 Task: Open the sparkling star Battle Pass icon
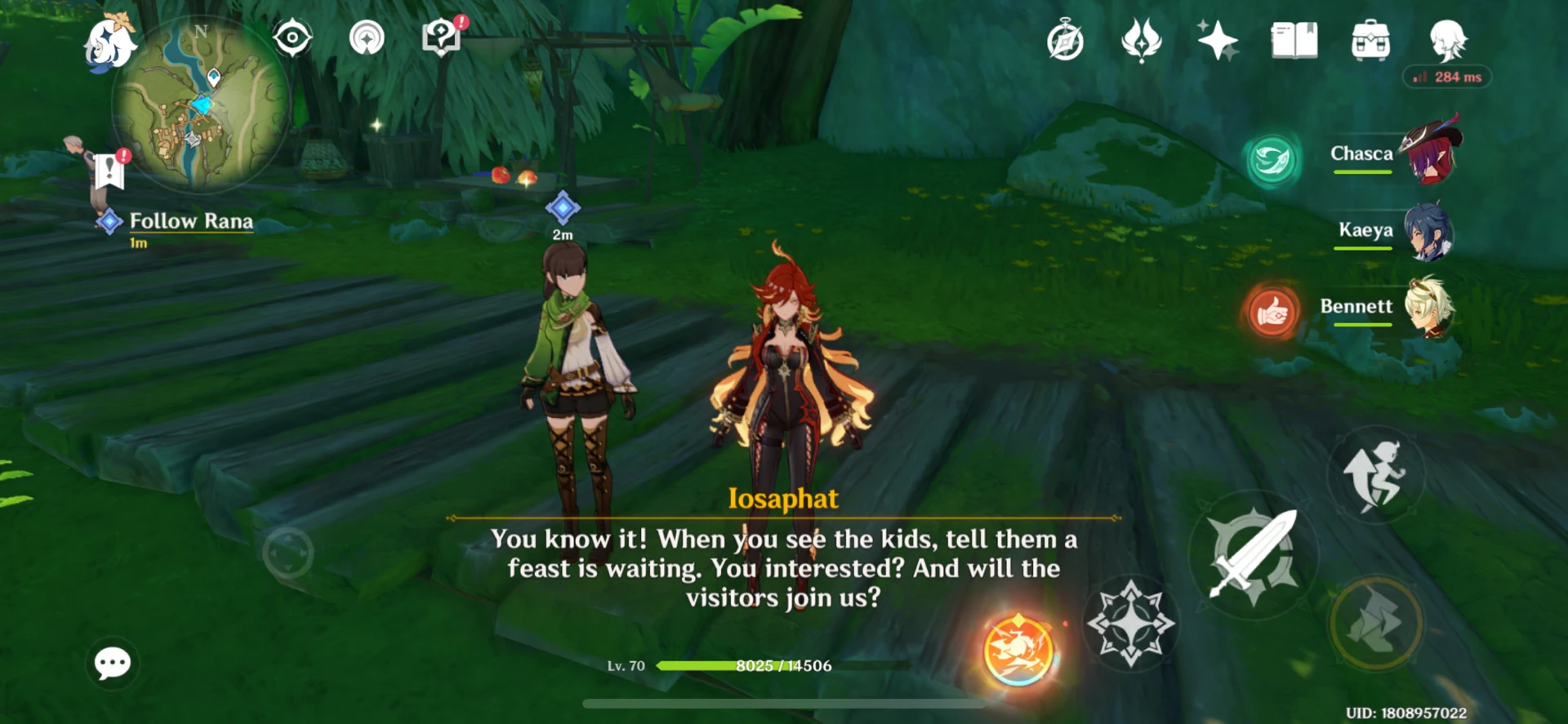point(1218,39)
